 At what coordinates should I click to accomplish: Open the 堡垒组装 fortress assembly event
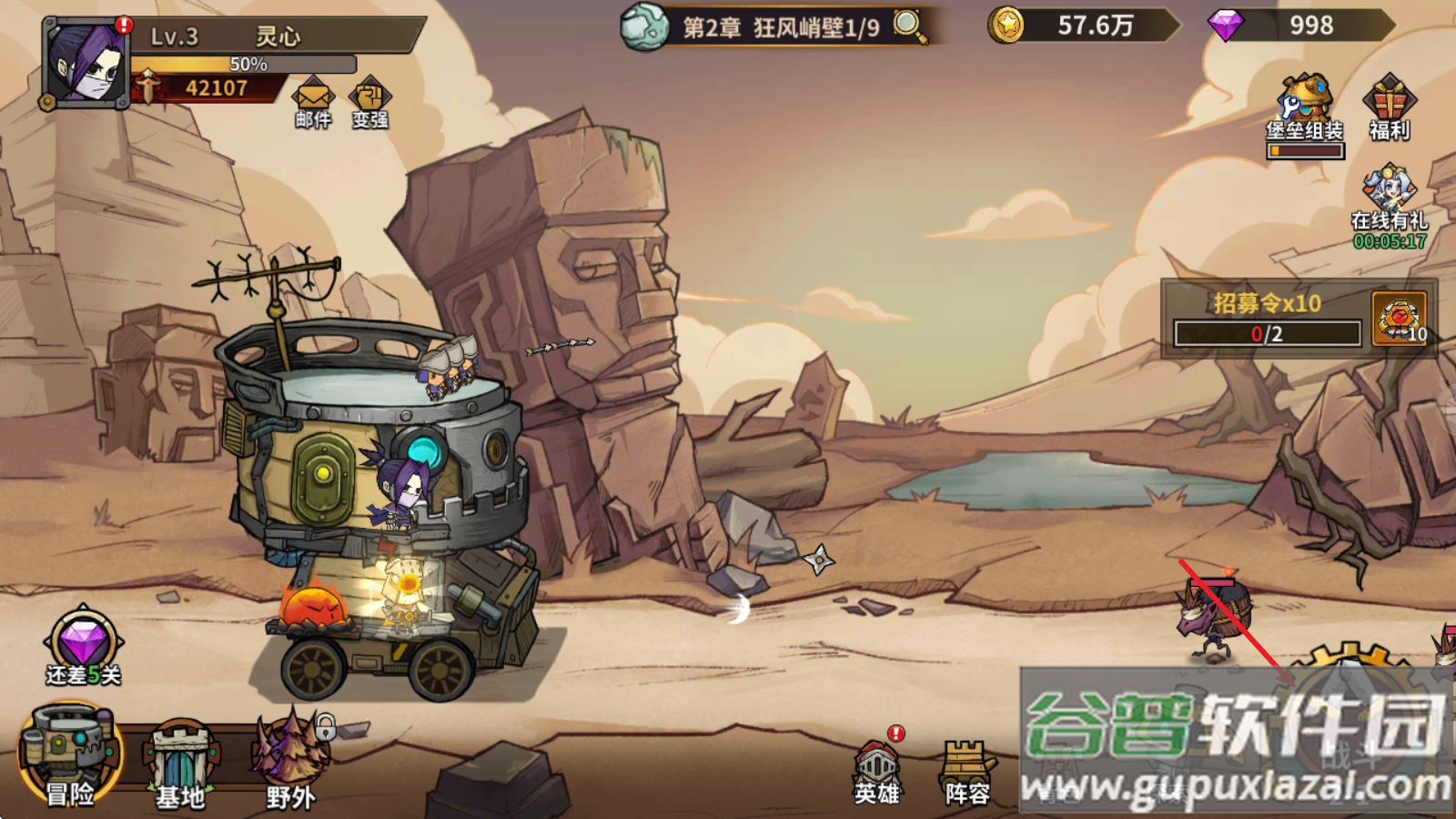pyautogui.click(x=1305, y=109)
